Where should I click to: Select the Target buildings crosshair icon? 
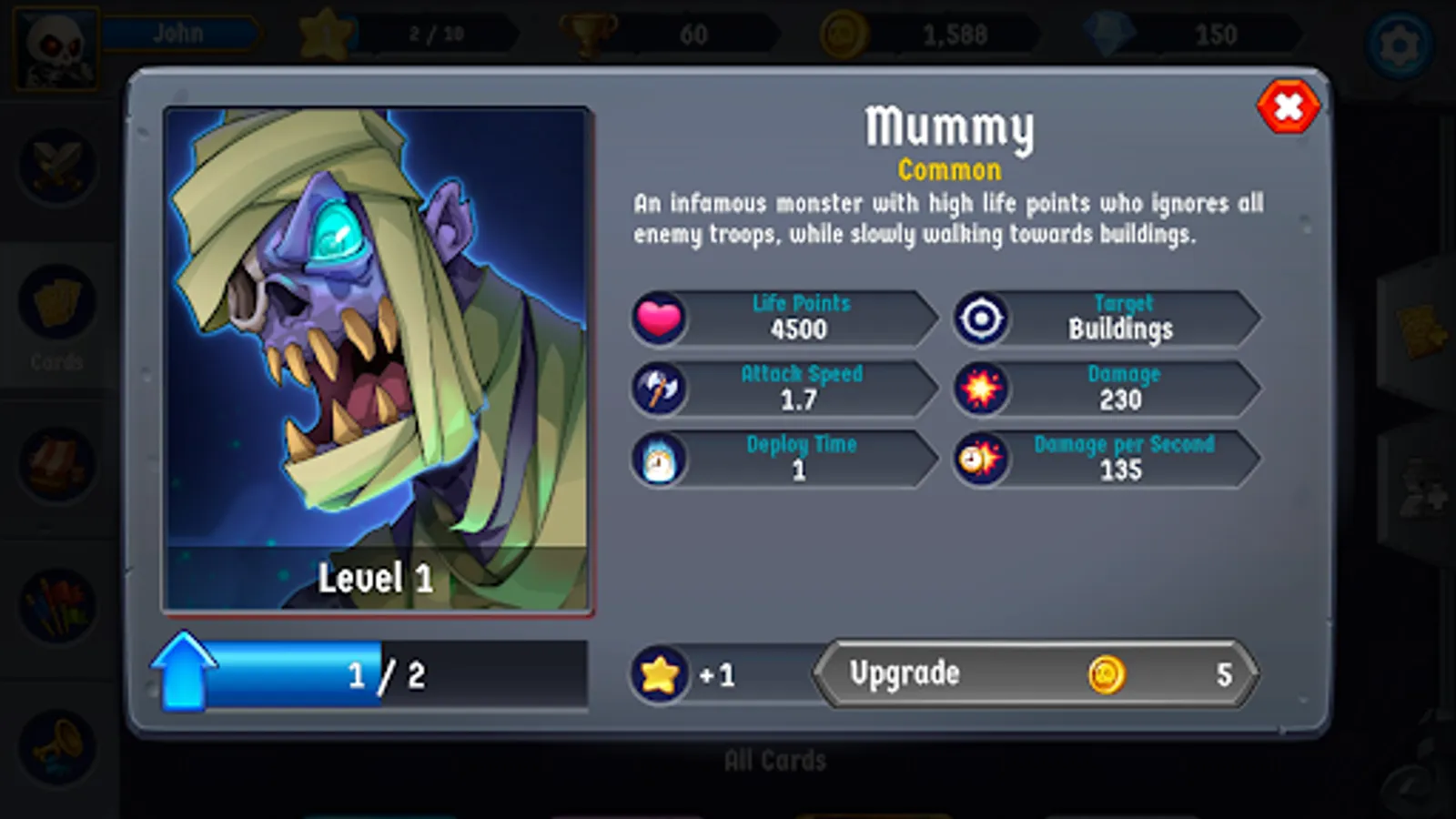click(982, 318)
